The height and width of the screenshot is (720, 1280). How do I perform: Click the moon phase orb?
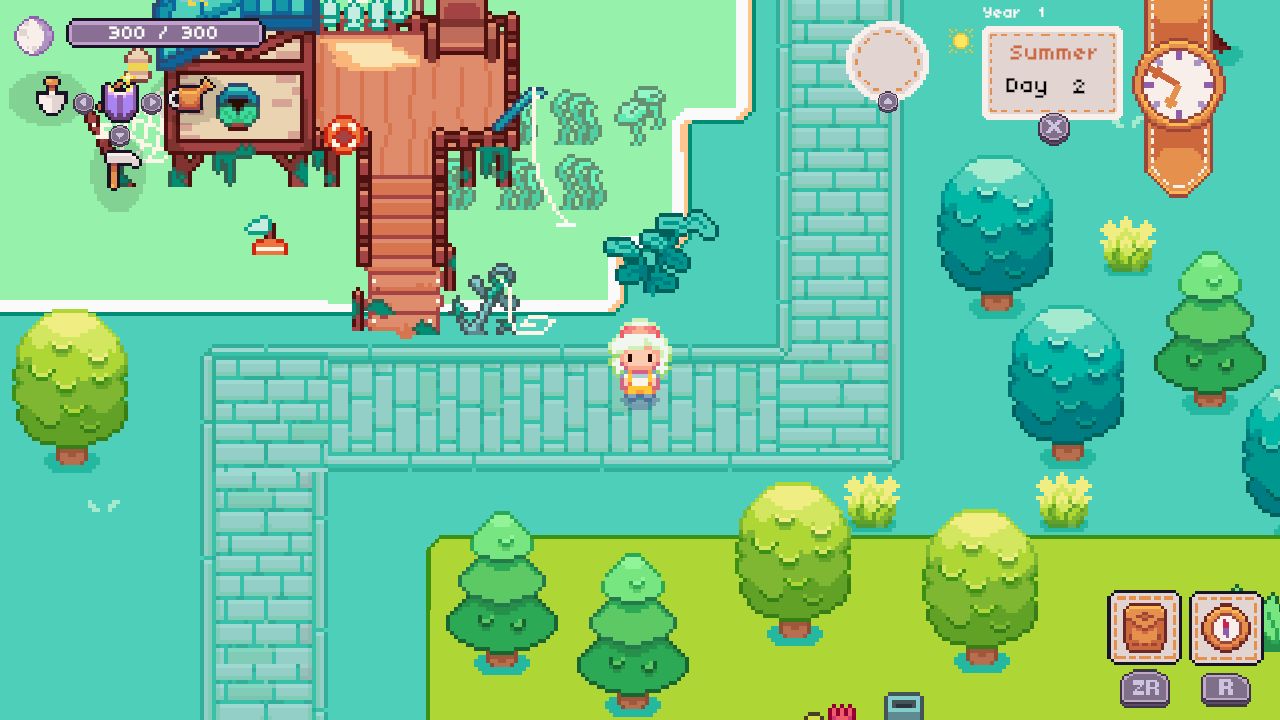pos(33,35)
